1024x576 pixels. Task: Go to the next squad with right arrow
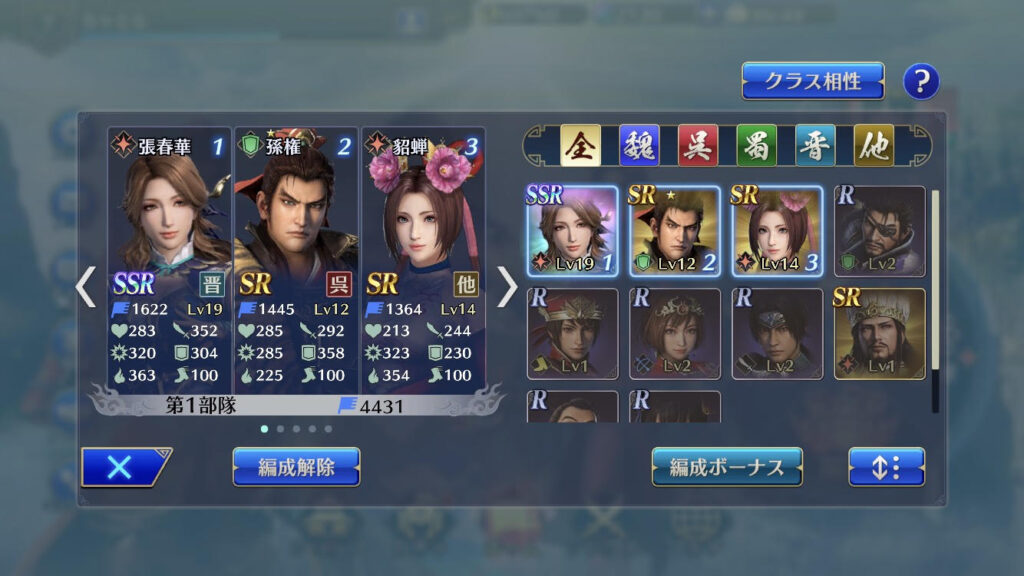507,287
